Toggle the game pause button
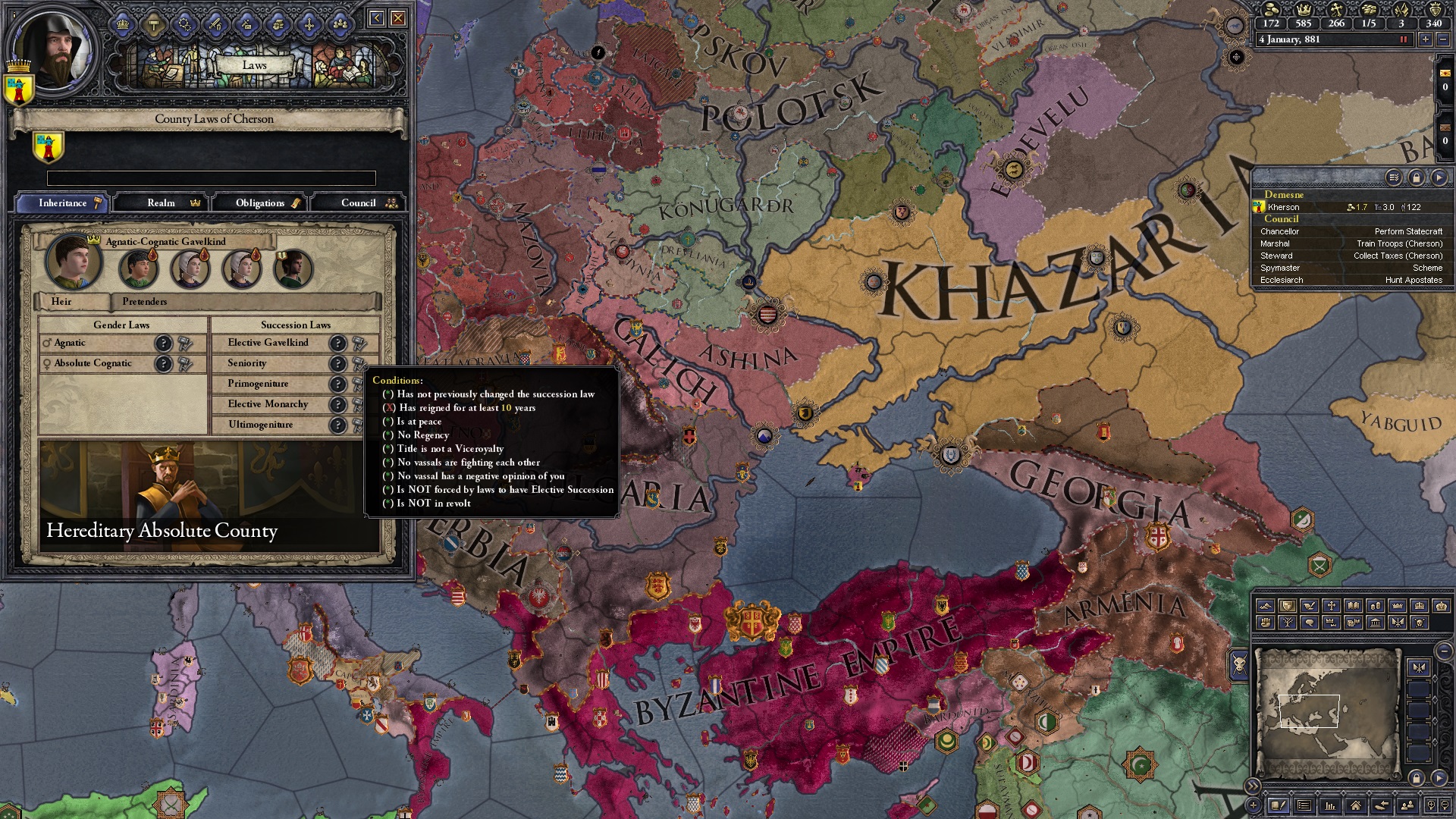The height and width of the screenshot is (819, 1456). (x=1404, y=39)
